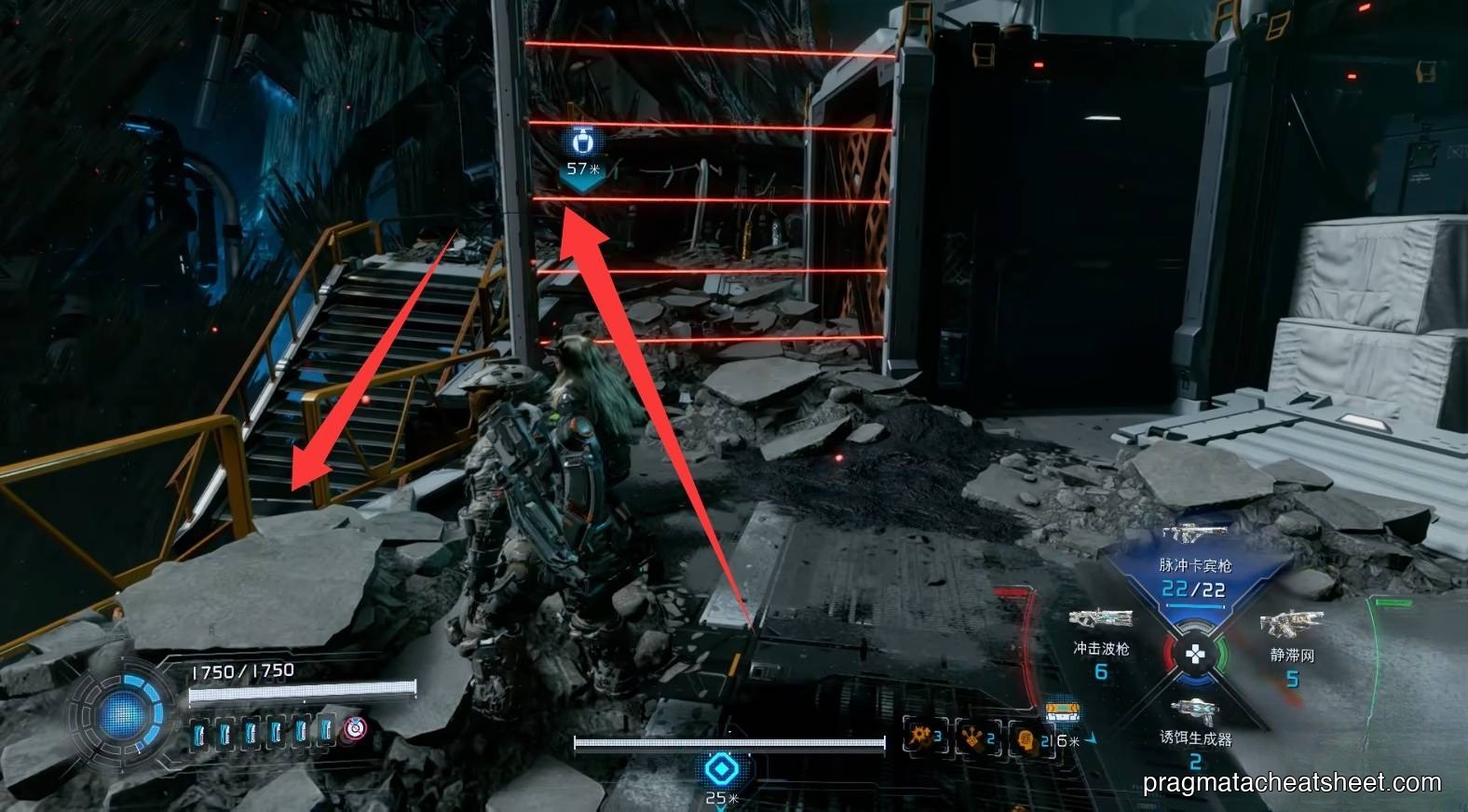Select the orange head-profile item slot

pyautogui.click(x=1026, y=739)
